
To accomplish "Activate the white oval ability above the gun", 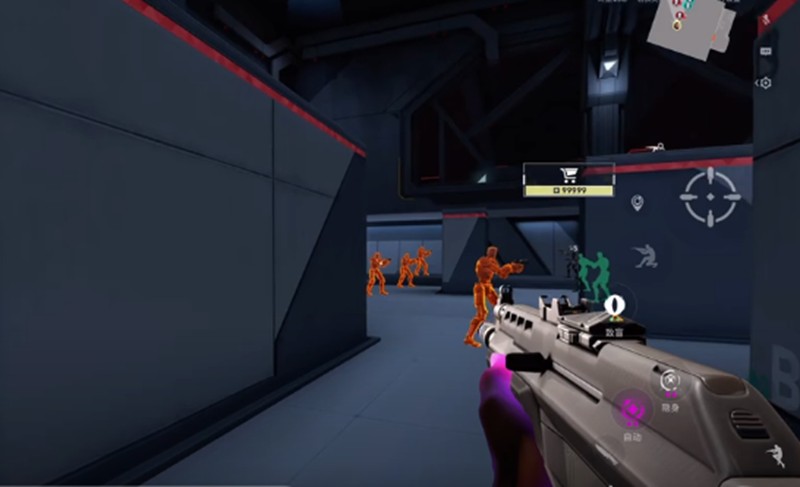I will tap(614, 303).
